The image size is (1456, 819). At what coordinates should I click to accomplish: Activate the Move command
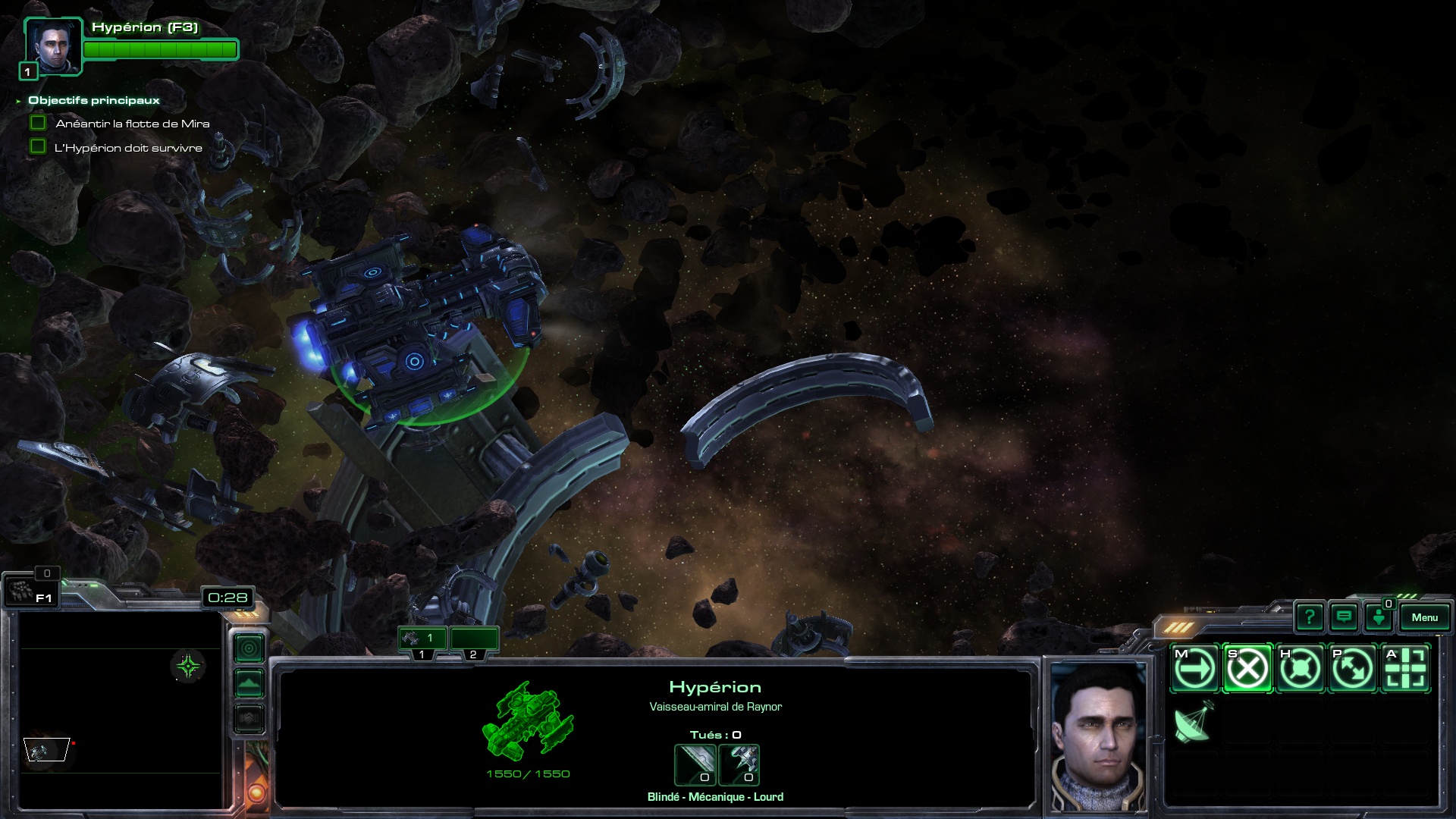click(1195, 669)
